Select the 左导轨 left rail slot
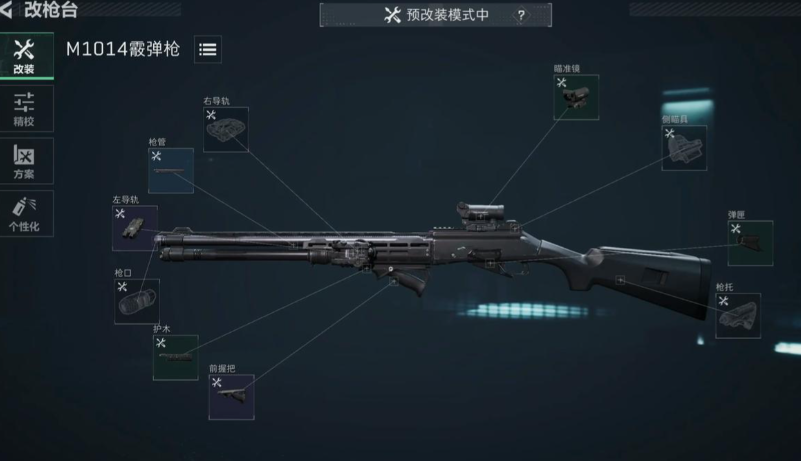This screenshot has width=801, height=461. pyautogui.click(x=135, y=228)
